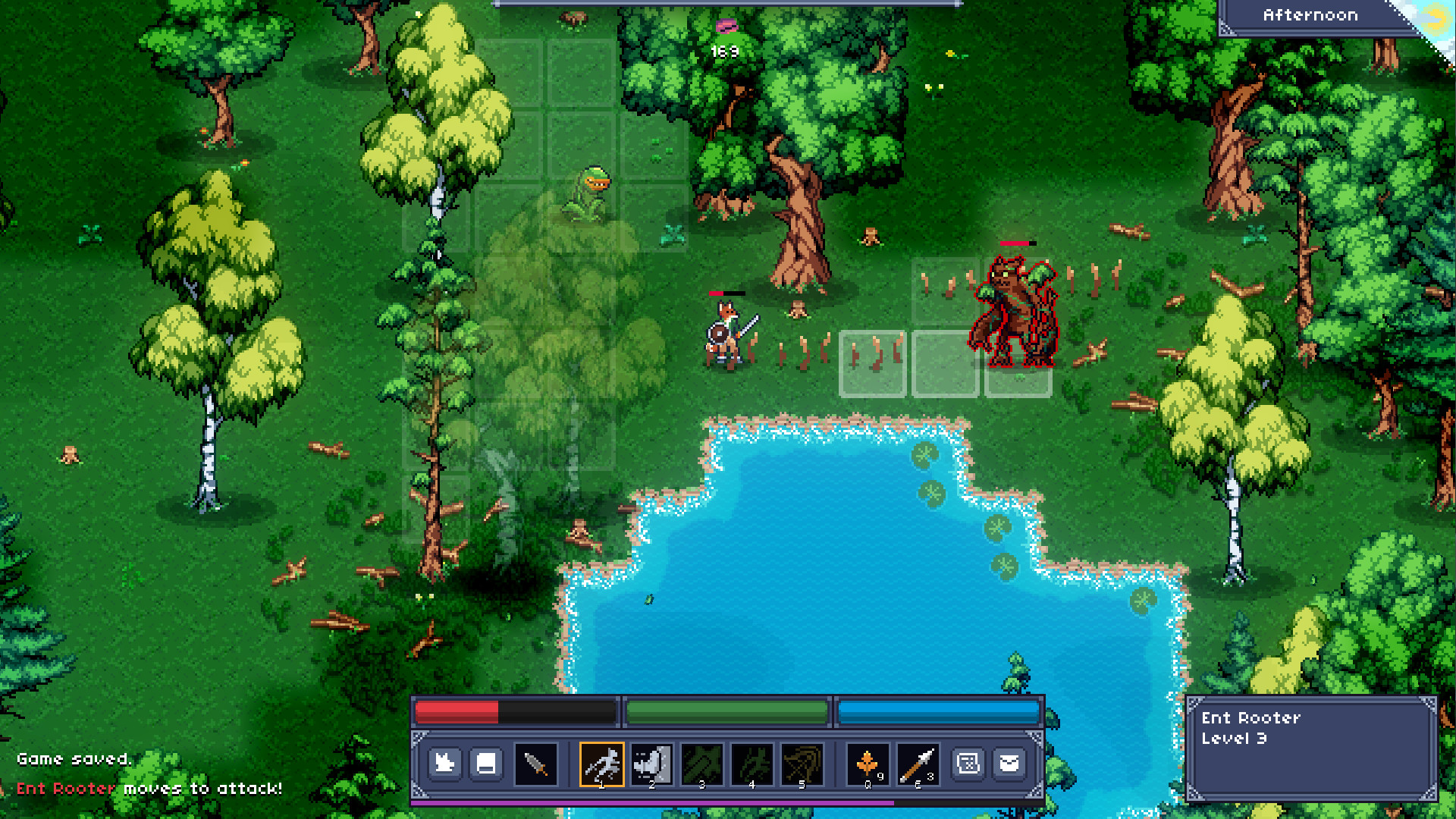1456x819 pixels.
Task: Click the paw command icon
Action: click(445, 763)
